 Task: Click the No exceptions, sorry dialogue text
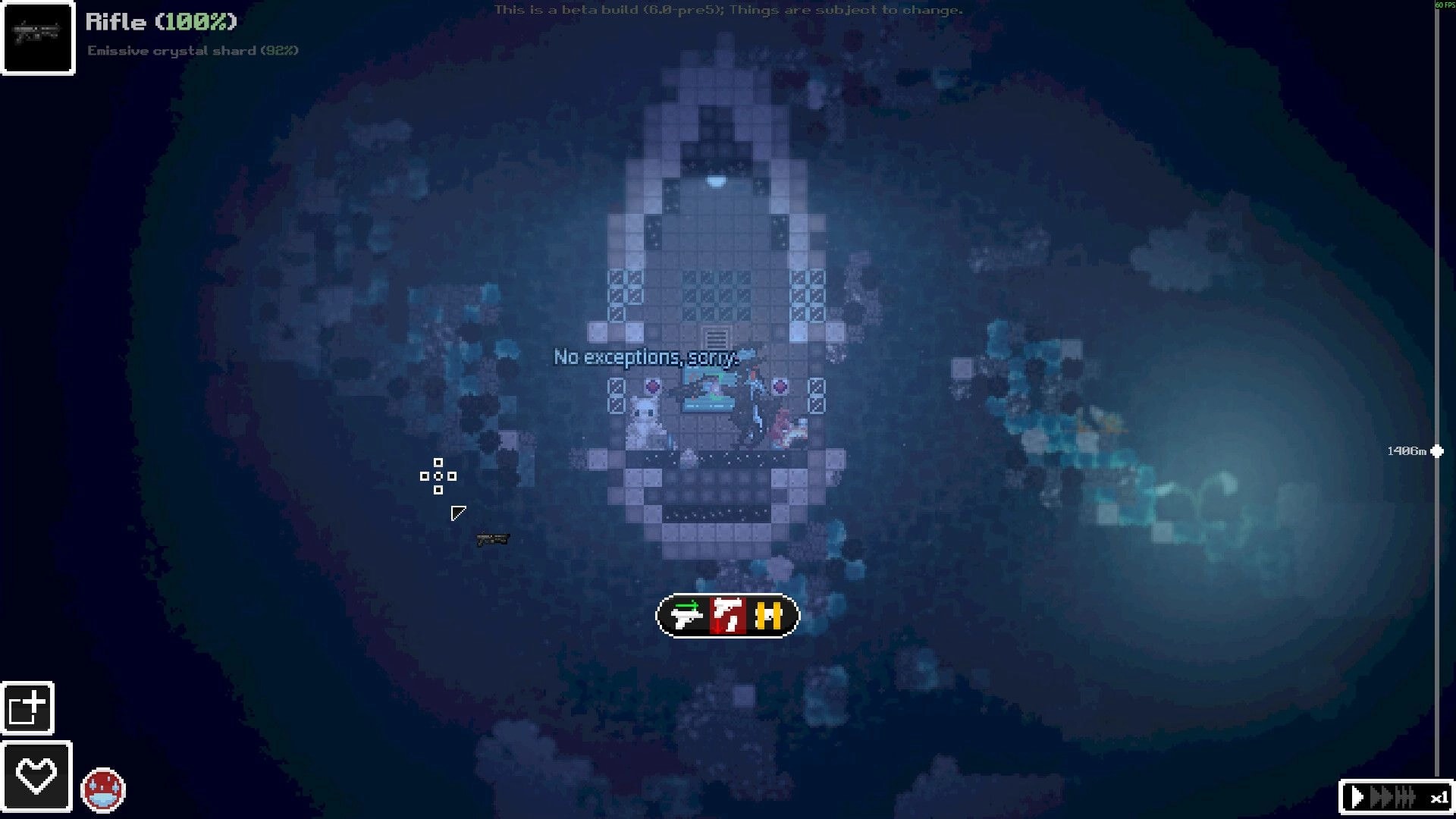pos(645,357)
